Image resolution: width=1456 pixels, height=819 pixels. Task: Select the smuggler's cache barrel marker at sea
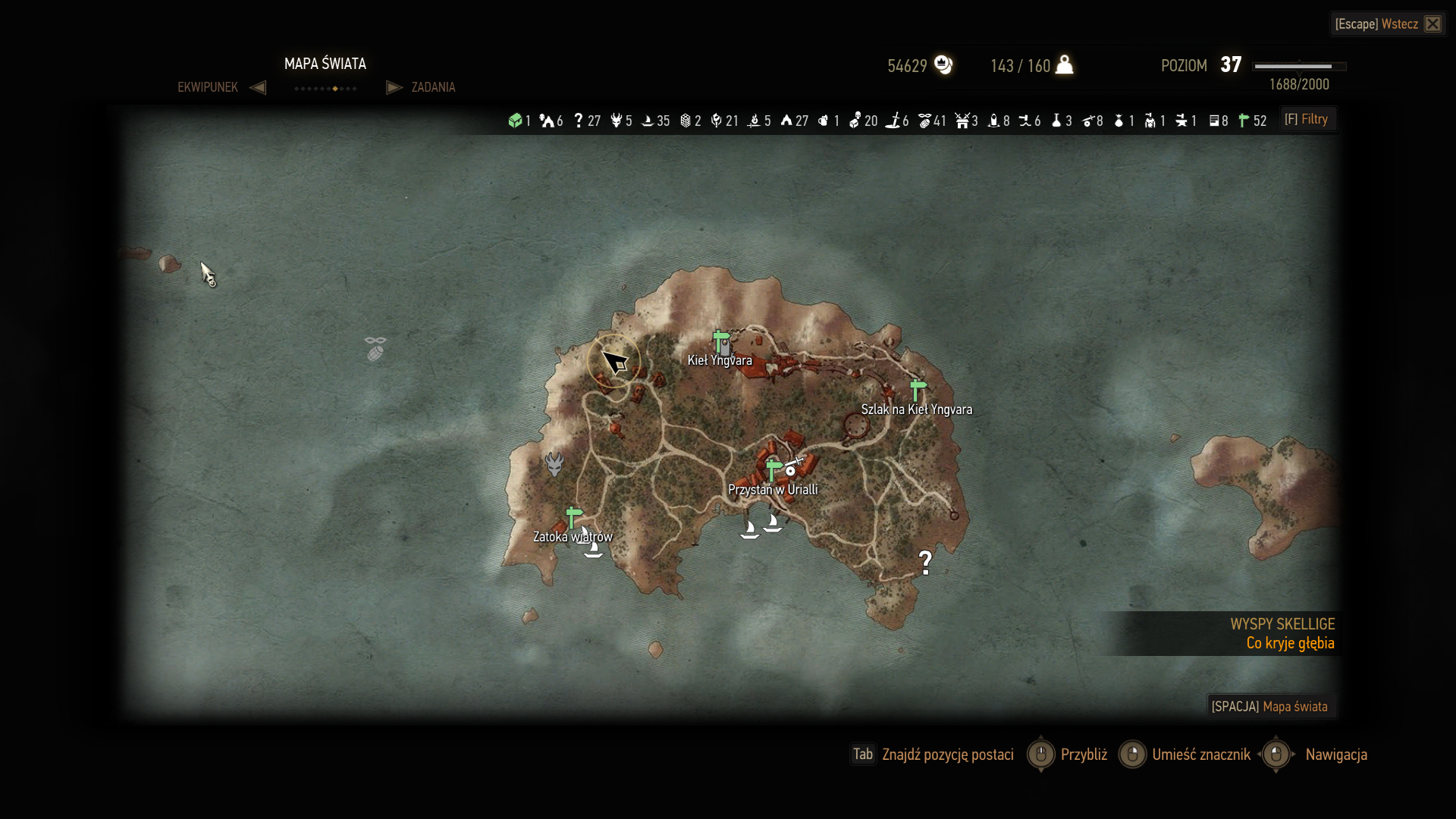(375, 349)
